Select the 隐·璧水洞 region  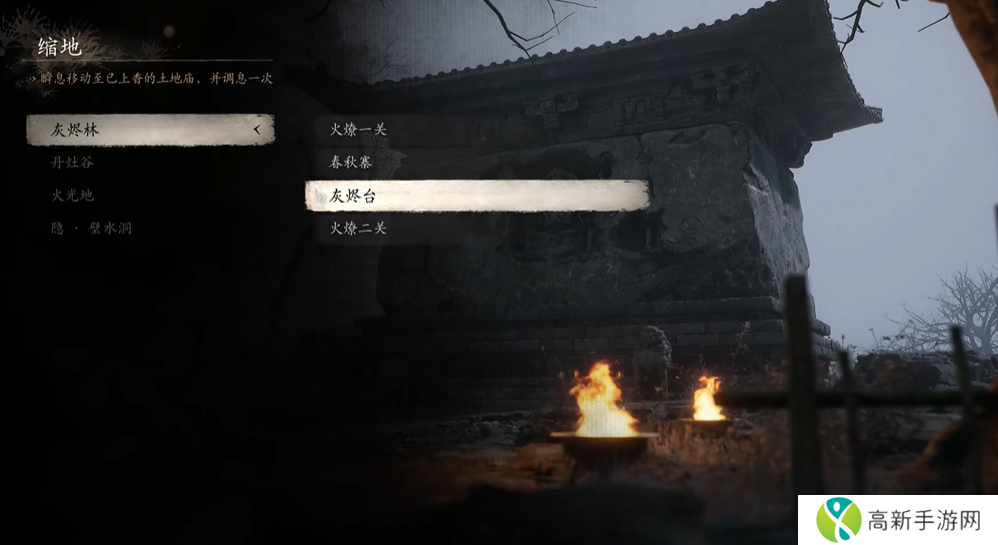tap(92, 228)
